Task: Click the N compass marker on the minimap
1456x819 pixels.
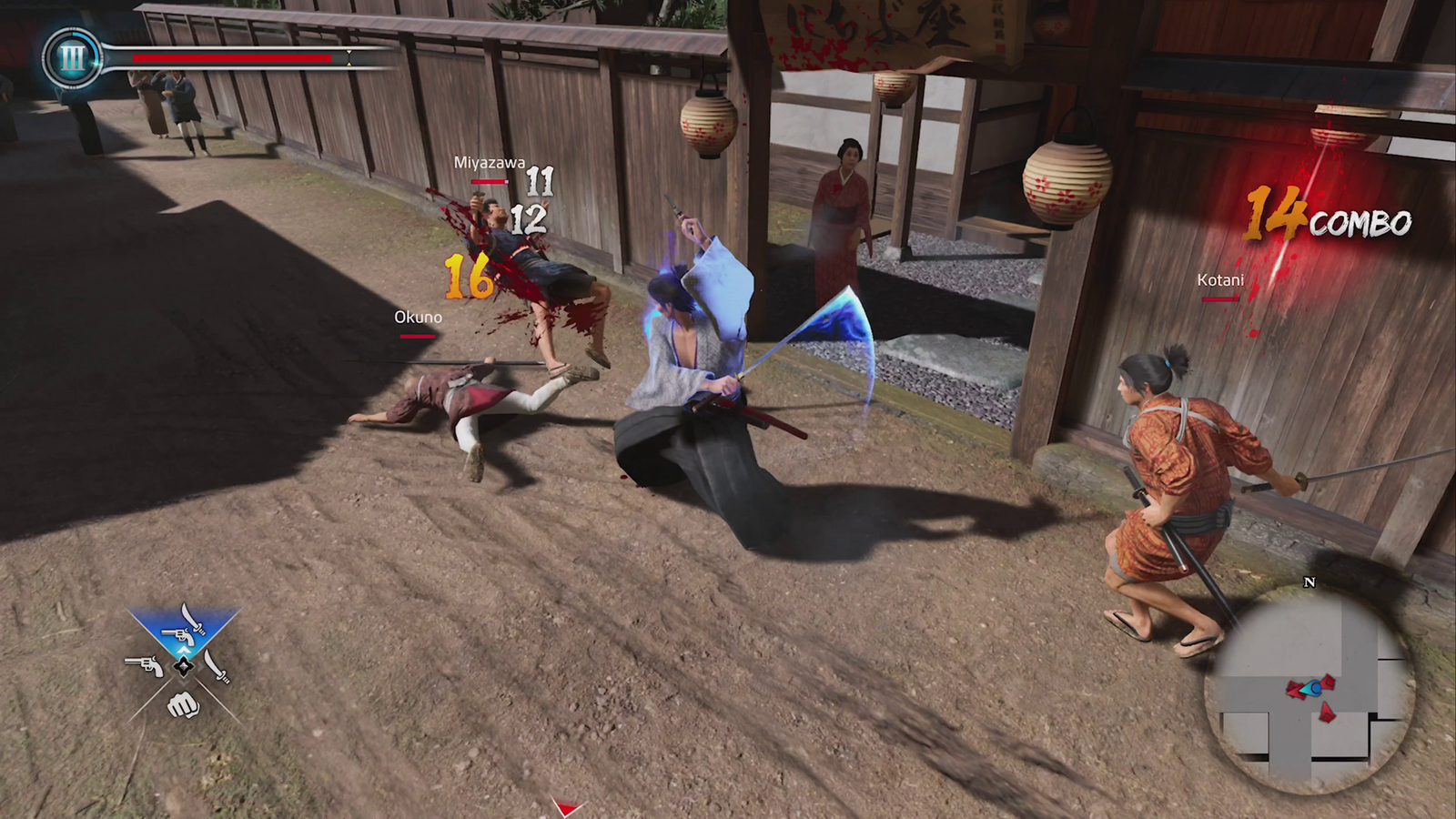Action: [1309, 582]
